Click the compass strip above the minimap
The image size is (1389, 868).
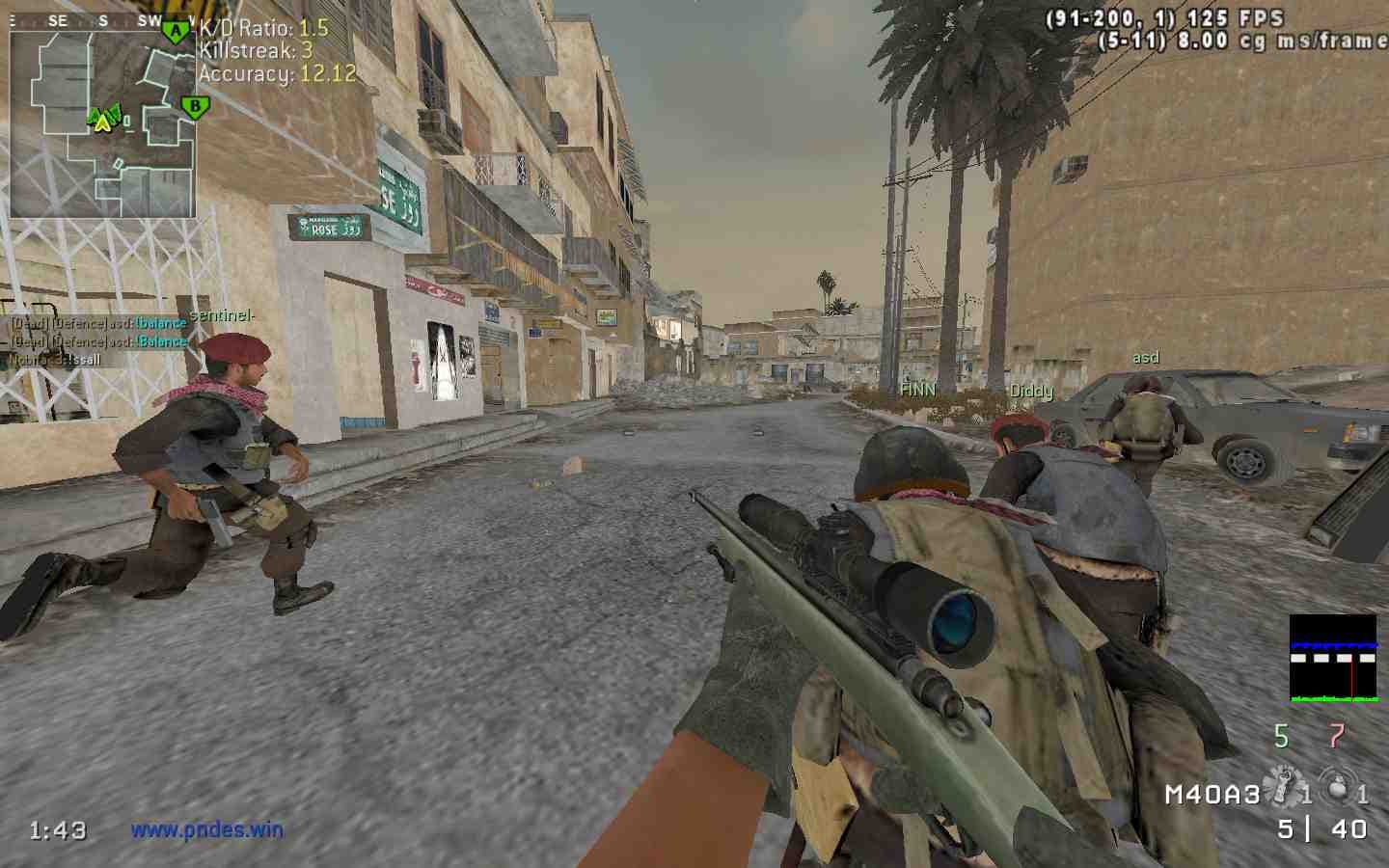[102, 20]
